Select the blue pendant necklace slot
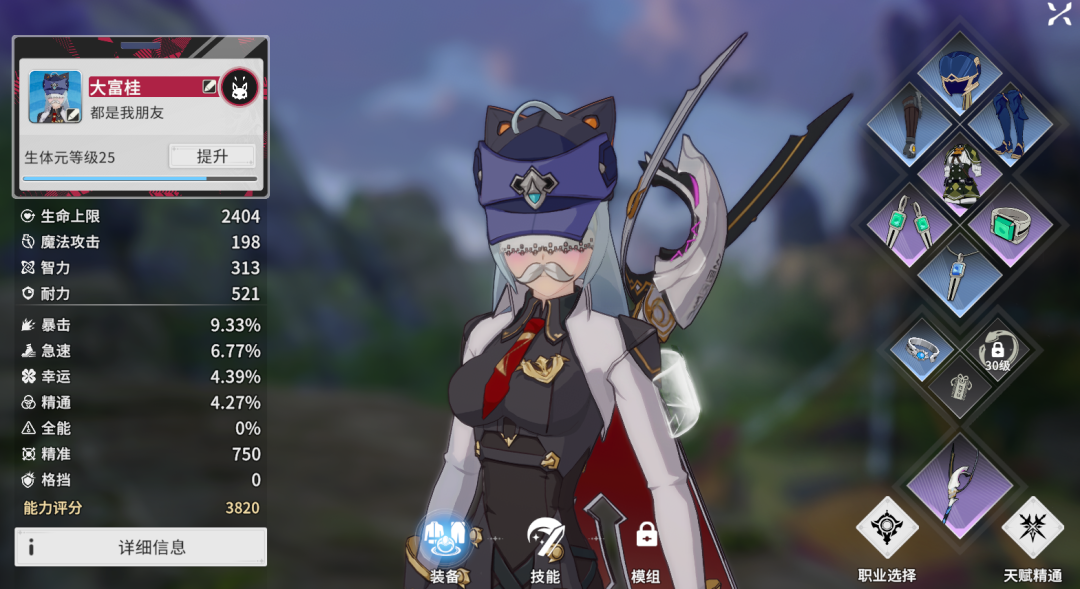Viewport: 1080px width, 589px height. [x=959, y=271]
